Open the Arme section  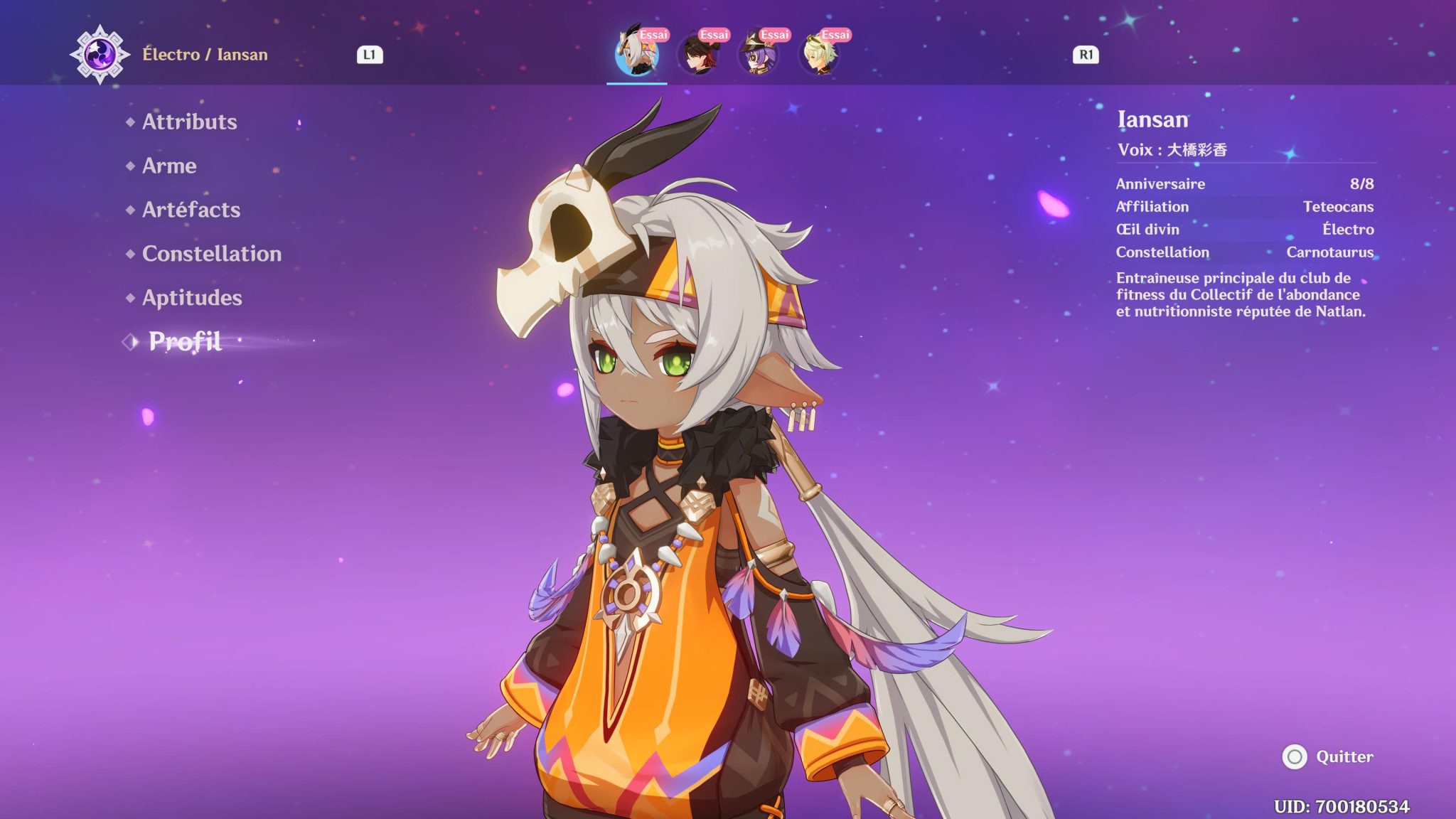pyautogui.click(x=168, y=166)
